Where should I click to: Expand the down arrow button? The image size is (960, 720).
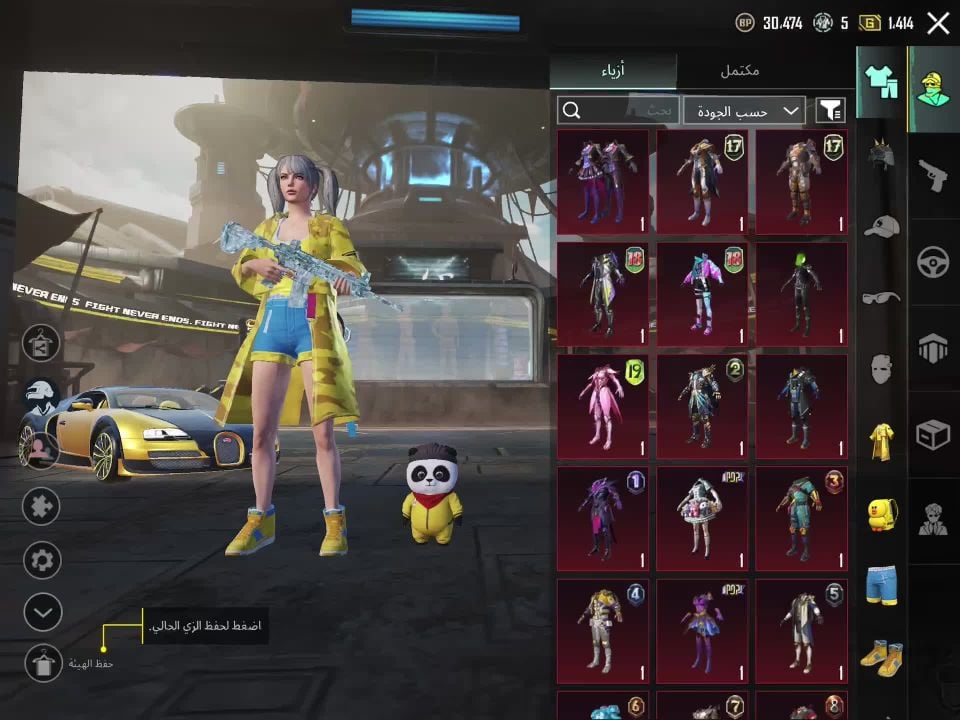tap(42, 611)
